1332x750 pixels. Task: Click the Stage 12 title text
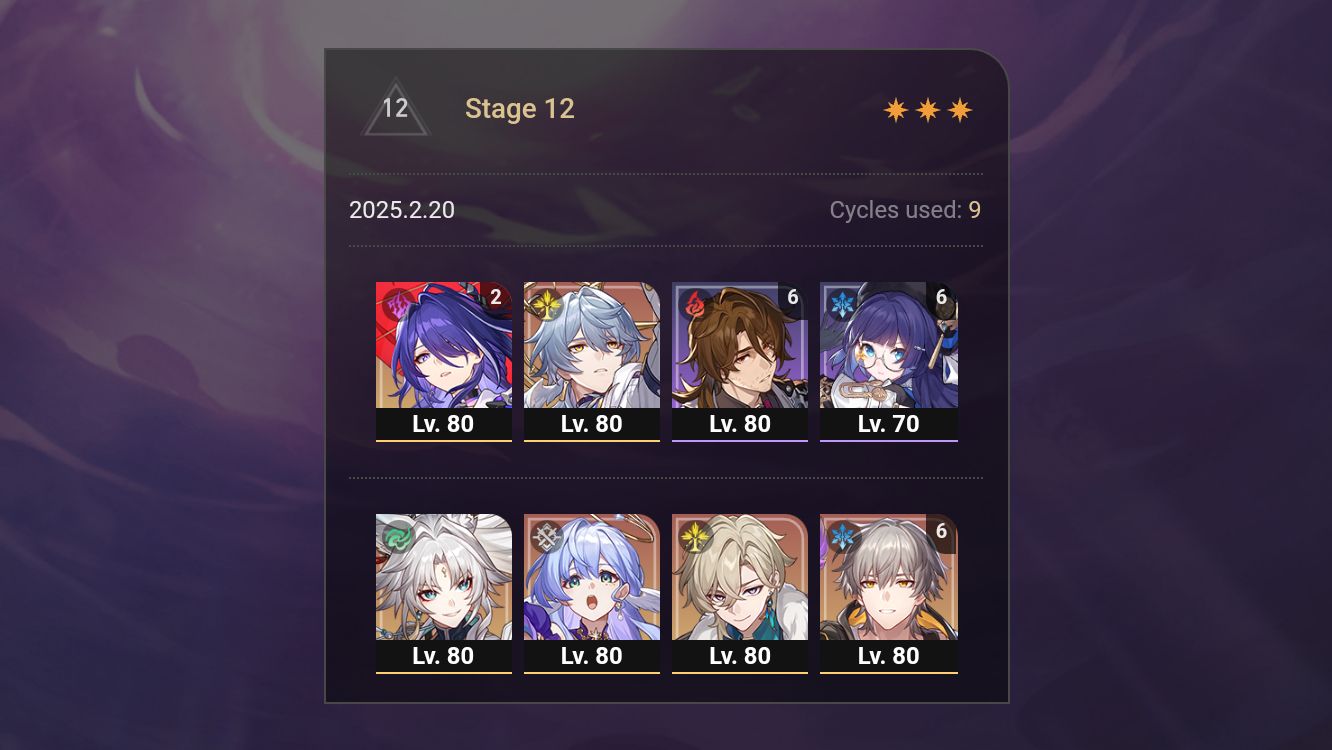(520, 108)
